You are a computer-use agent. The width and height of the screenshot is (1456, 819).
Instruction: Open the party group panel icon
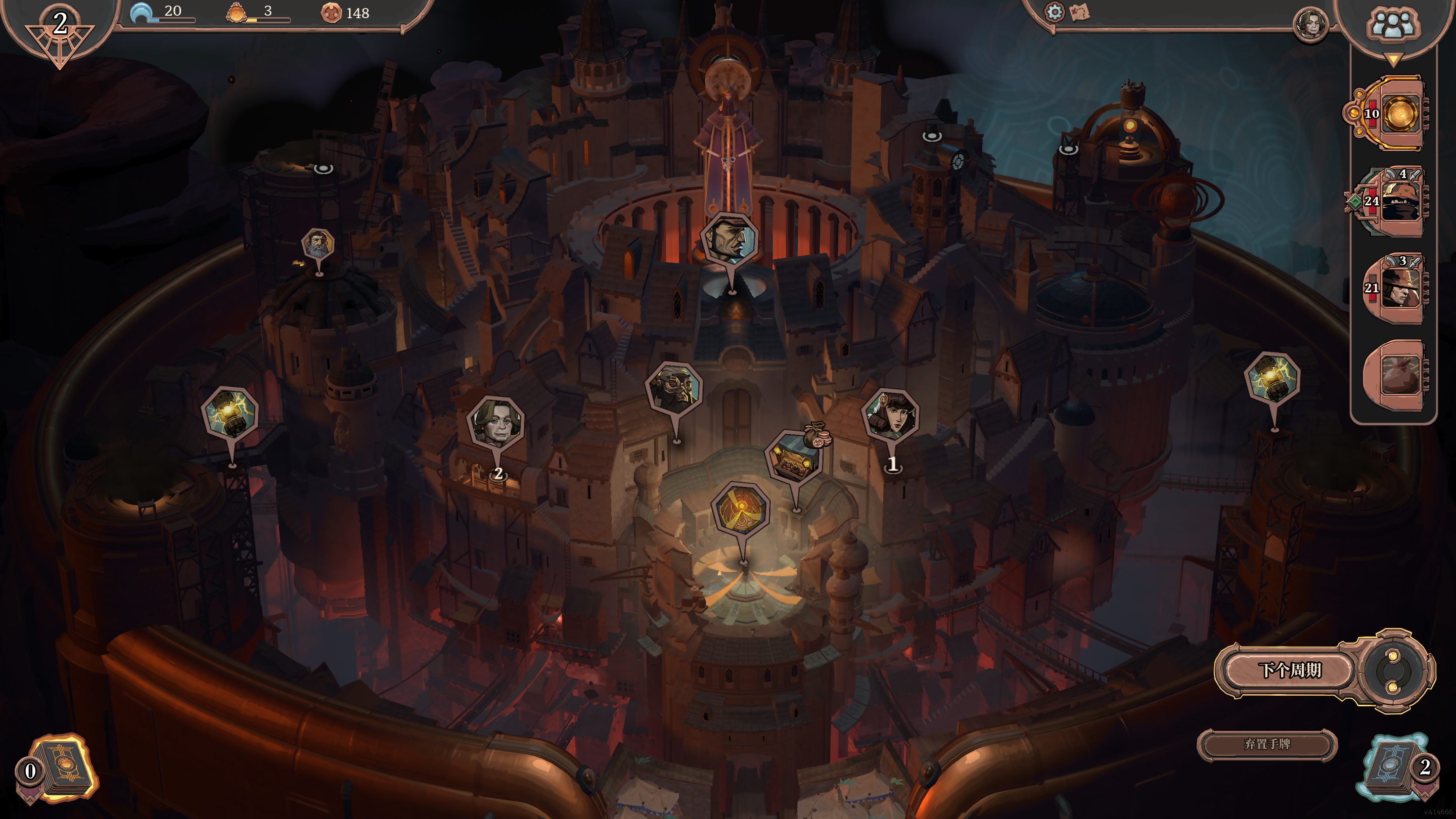click(x=1392, y=26)
